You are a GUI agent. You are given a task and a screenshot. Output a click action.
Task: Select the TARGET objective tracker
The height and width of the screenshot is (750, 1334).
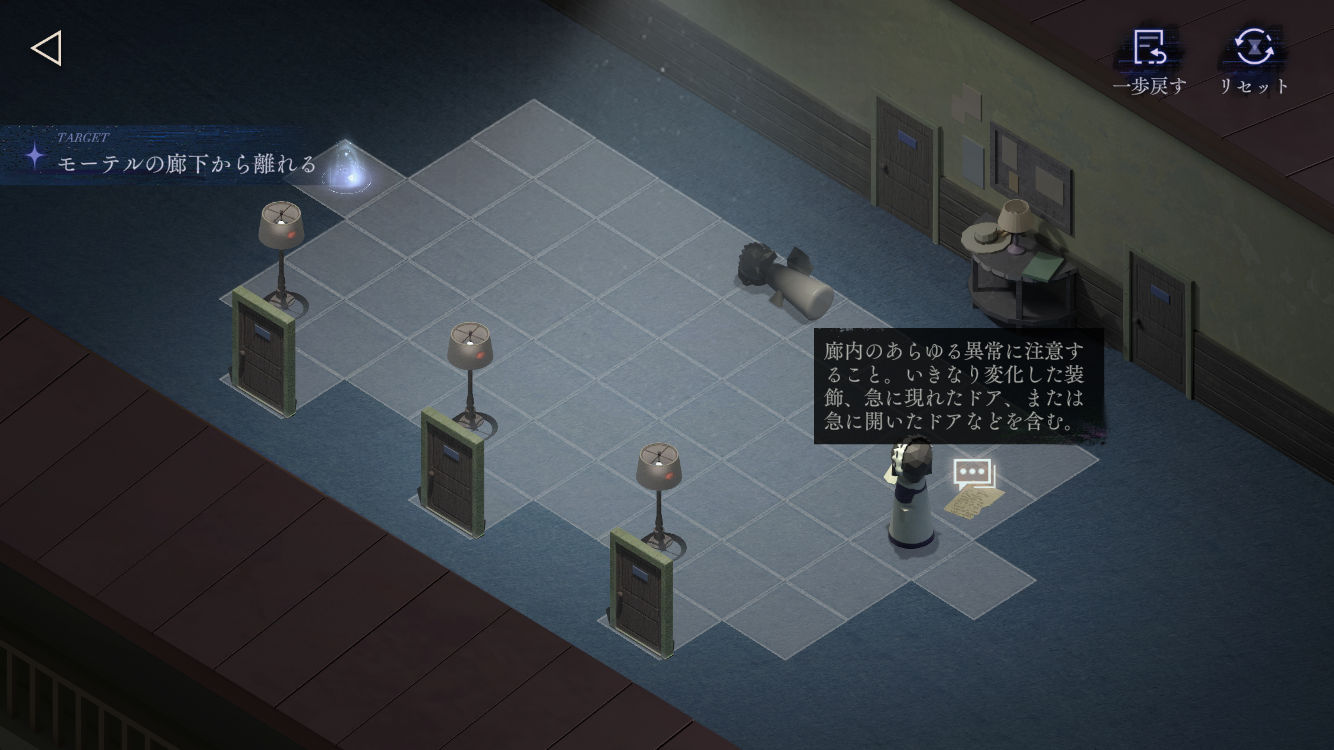coord(175,156)
